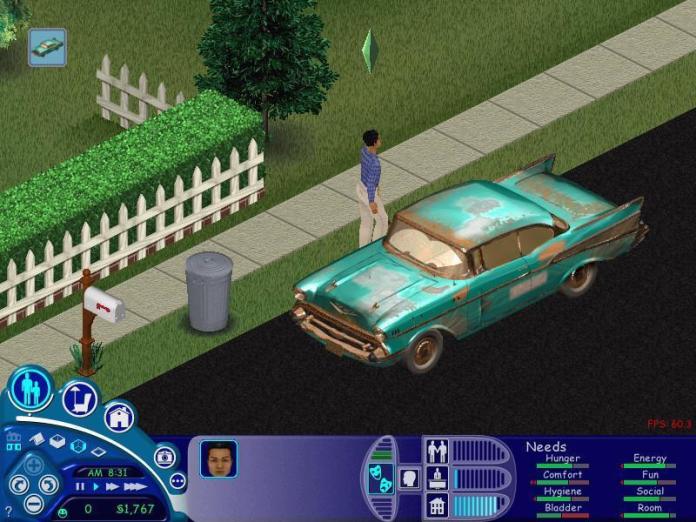
Task: Click the police car icon
Action: coord(47,47)
